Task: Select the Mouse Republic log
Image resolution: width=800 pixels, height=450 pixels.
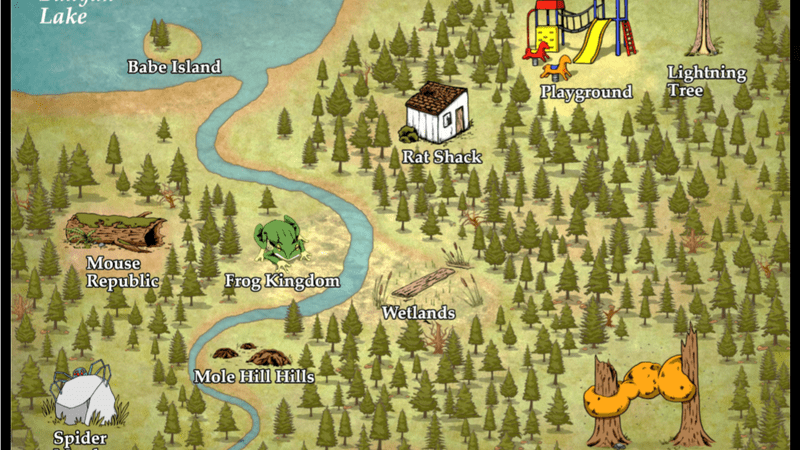Action: [x=115, y=231]
